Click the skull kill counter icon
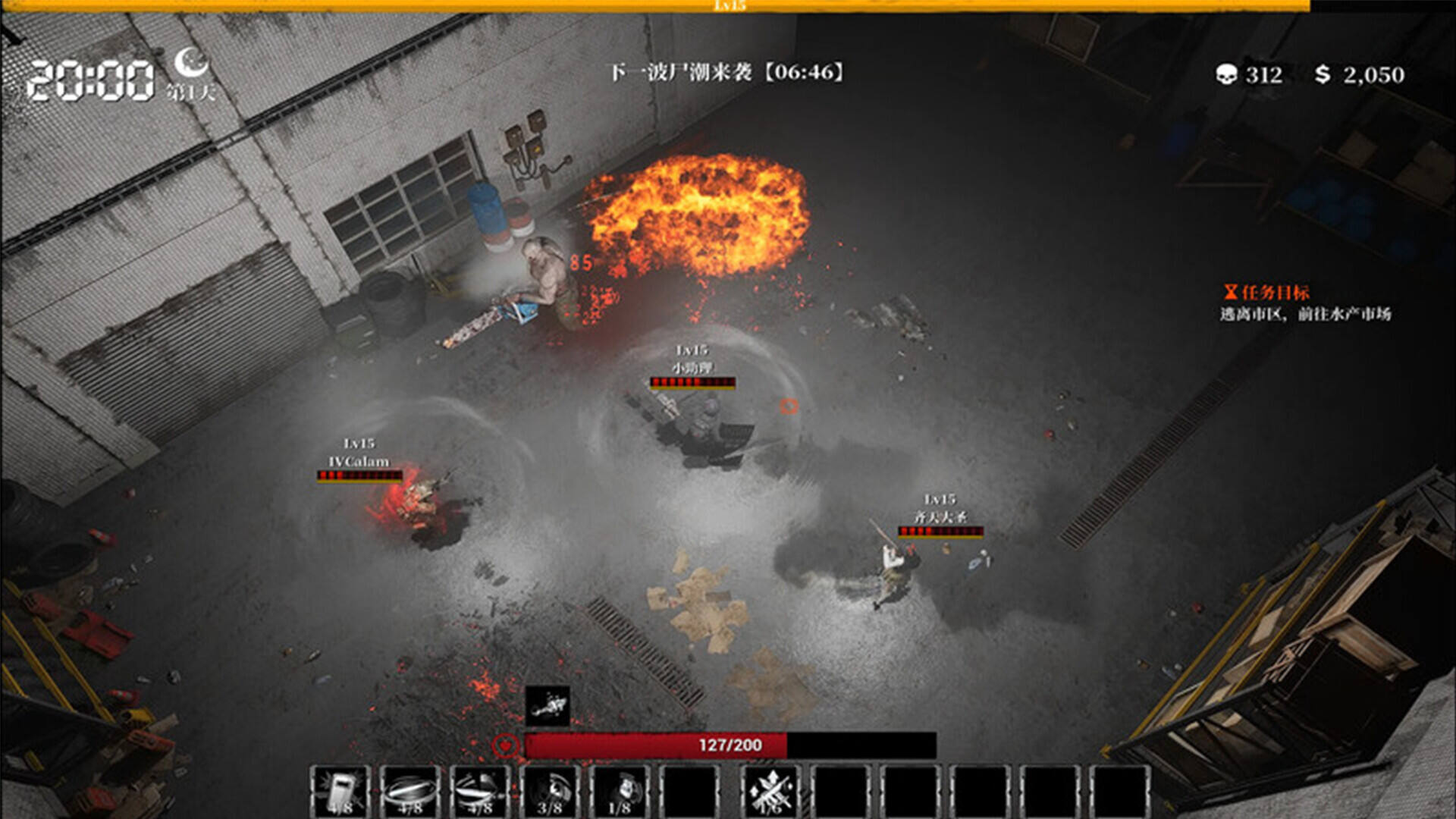 pos(1226,74)
